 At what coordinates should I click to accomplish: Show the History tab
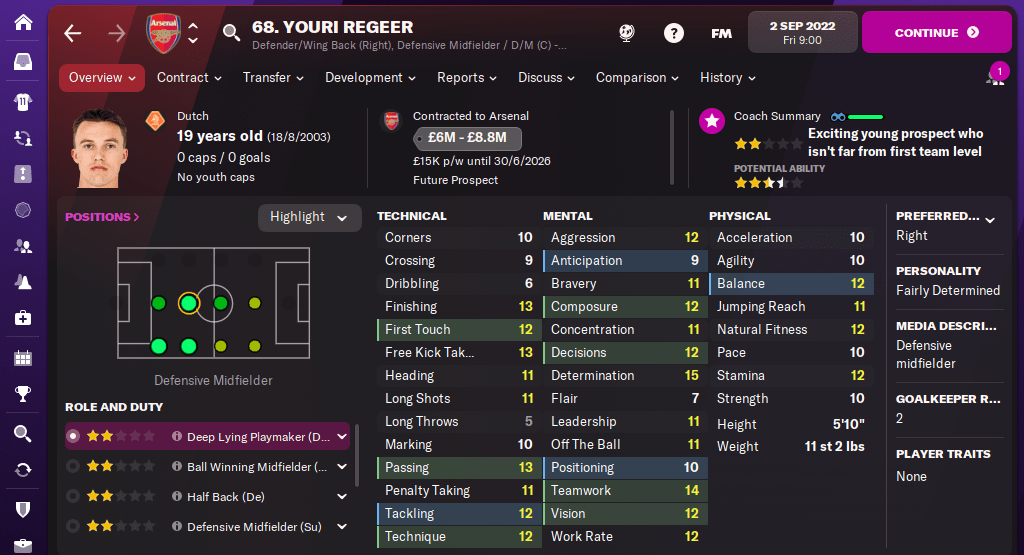(727, 78)
